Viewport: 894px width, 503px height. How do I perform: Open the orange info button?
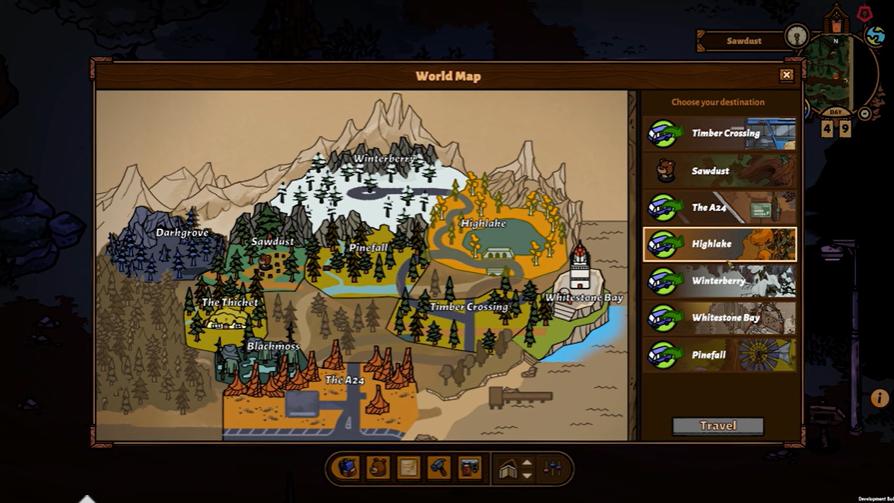[880, 398]
